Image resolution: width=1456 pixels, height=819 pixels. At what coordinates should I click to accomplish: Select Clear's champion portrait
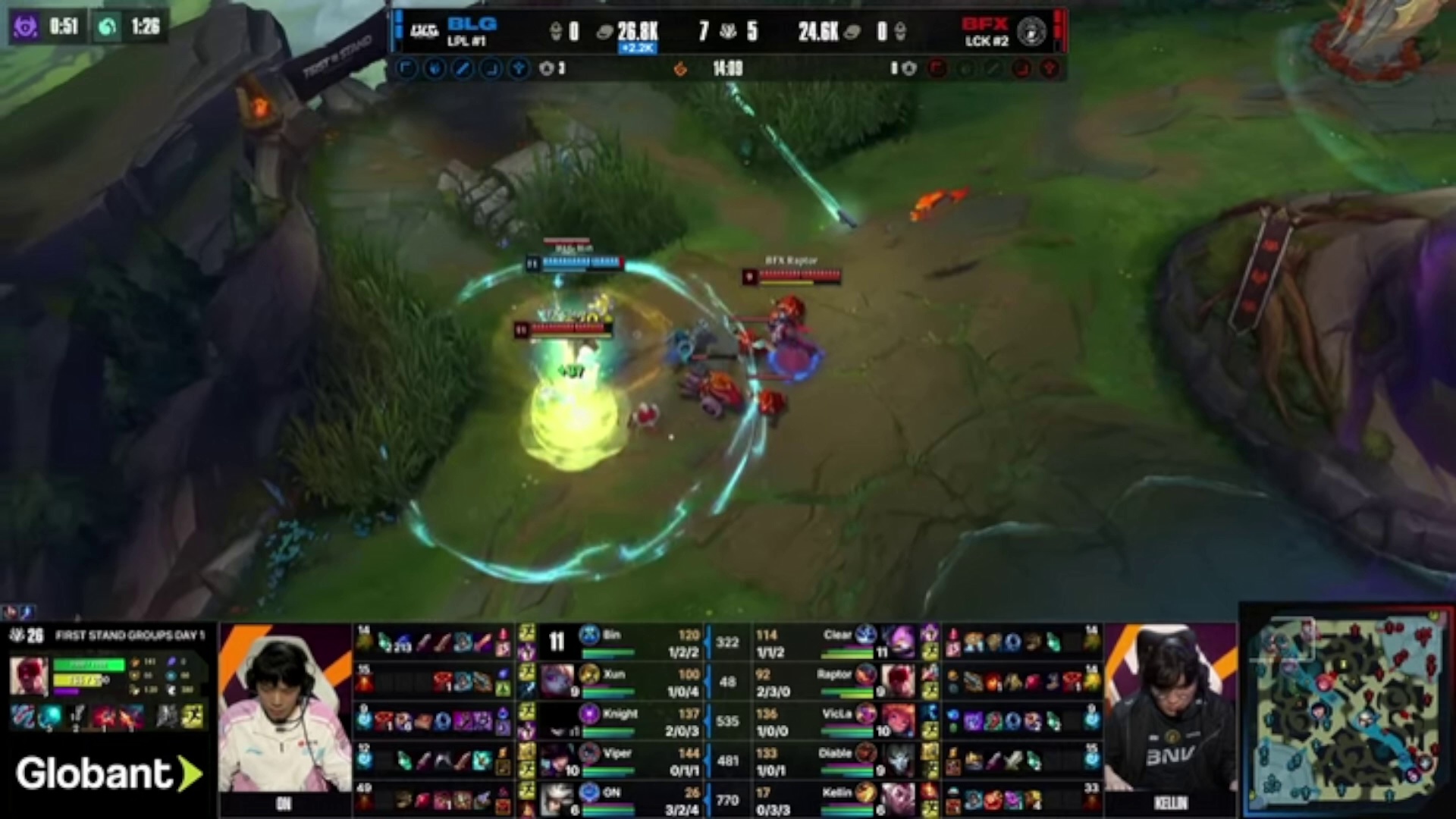coord(899,642)
